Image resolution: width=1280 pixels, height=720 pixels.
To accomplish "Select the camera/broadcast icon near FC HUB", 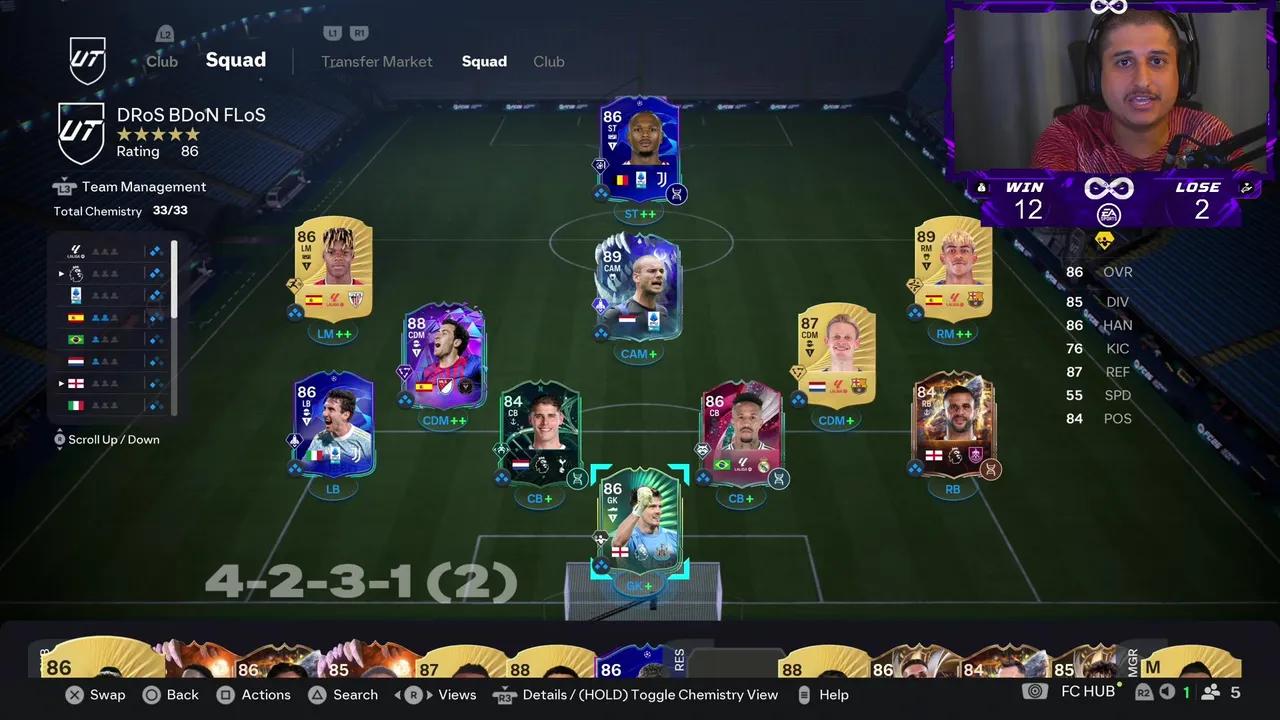I will click(x=1035, y=691).
